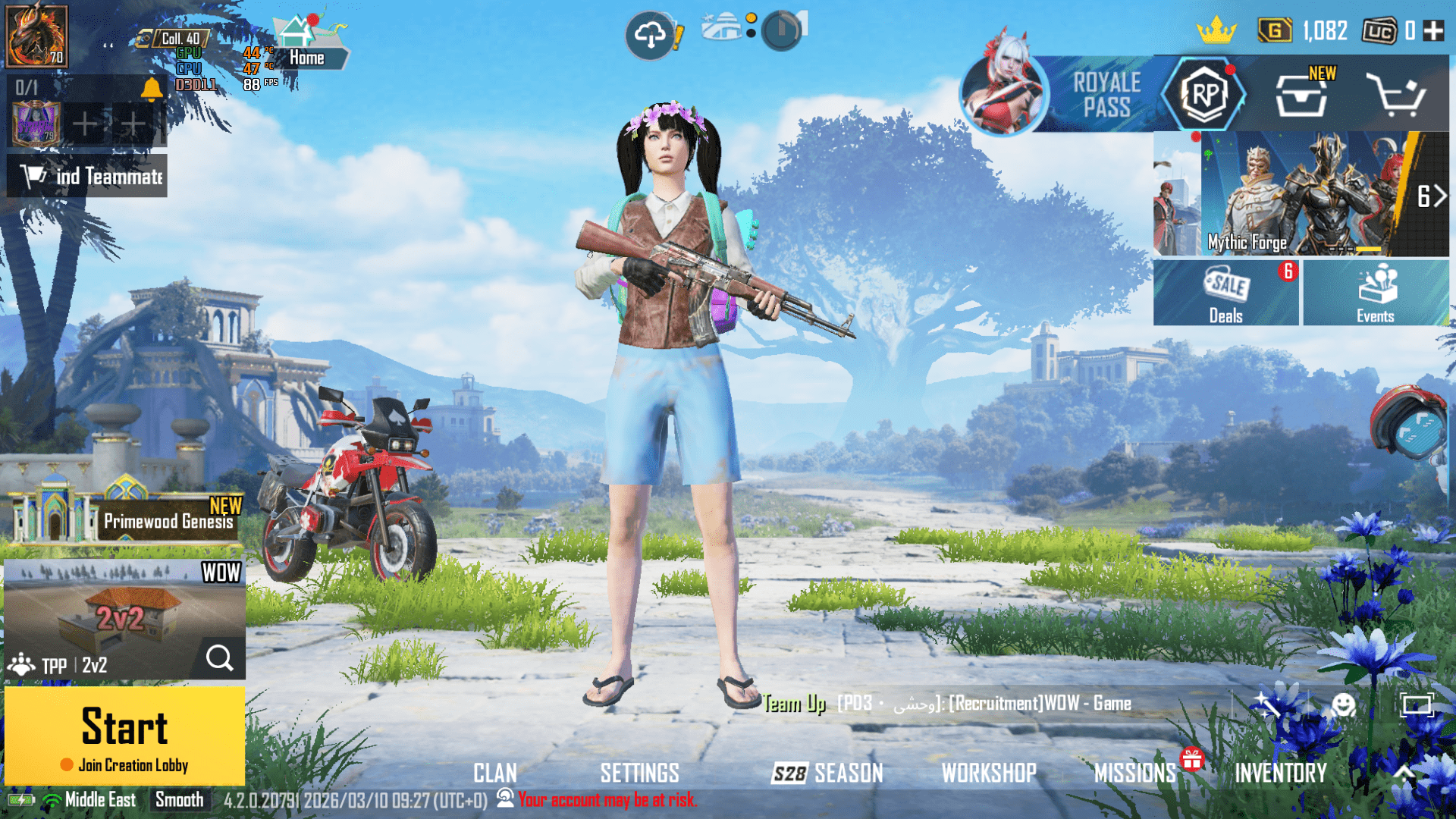The height and width of the screenshot is (819, 1456).
Task: Open the player profile avatar
Action: tap(36, 36)
